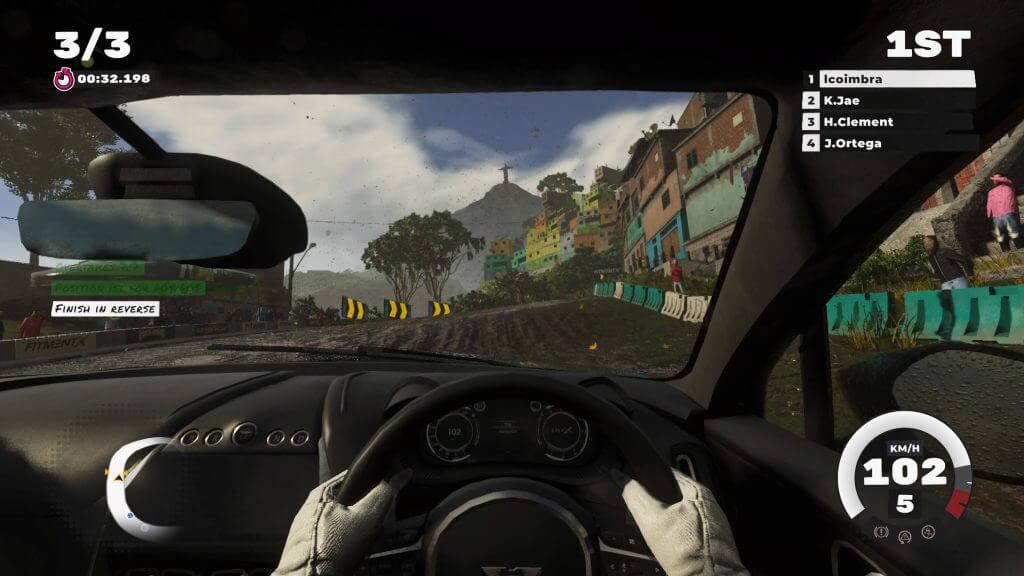The image size is (1024, 576).
Task: Select the 'Finish in reverse' objective
Action: 105,308
